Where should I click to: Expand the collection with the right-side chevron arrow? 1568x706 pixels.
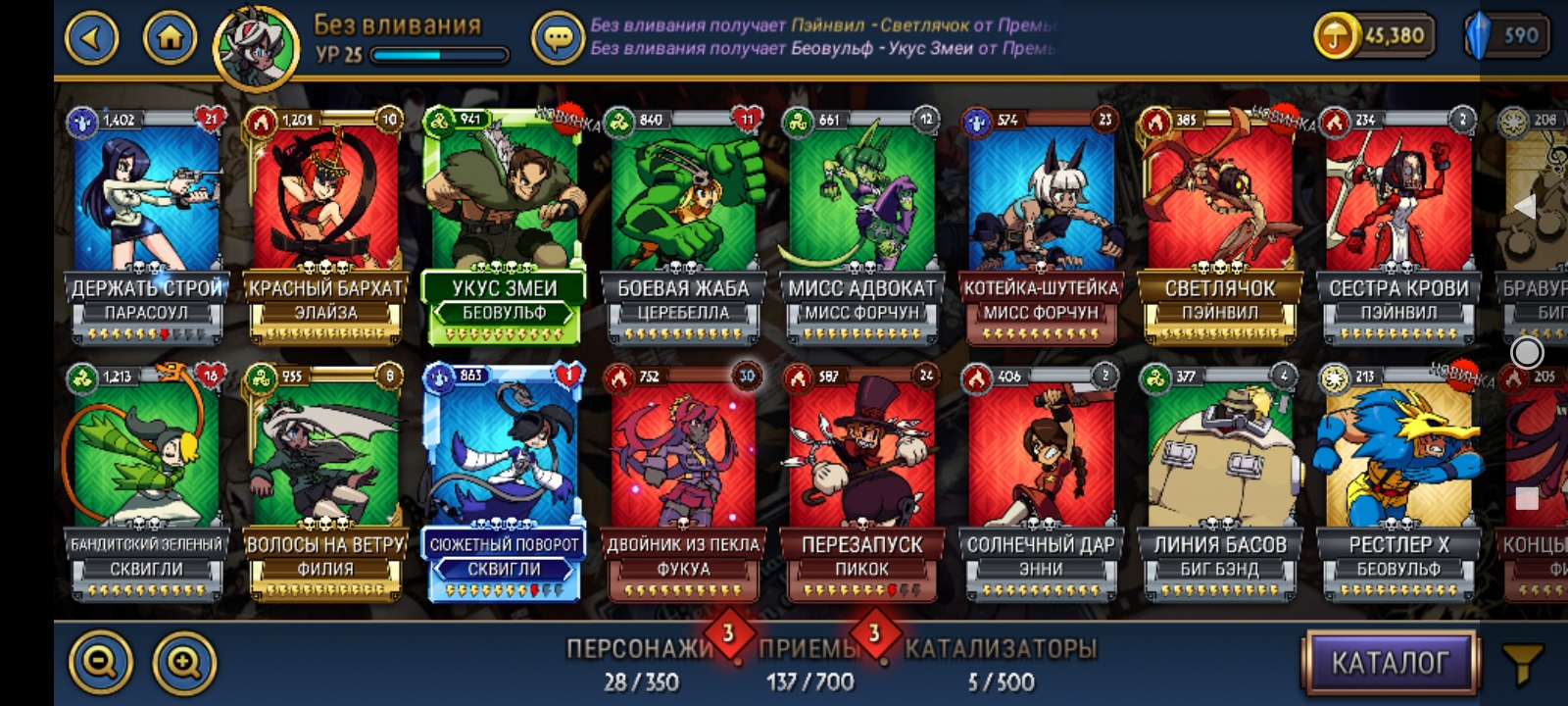[1526, 204]
